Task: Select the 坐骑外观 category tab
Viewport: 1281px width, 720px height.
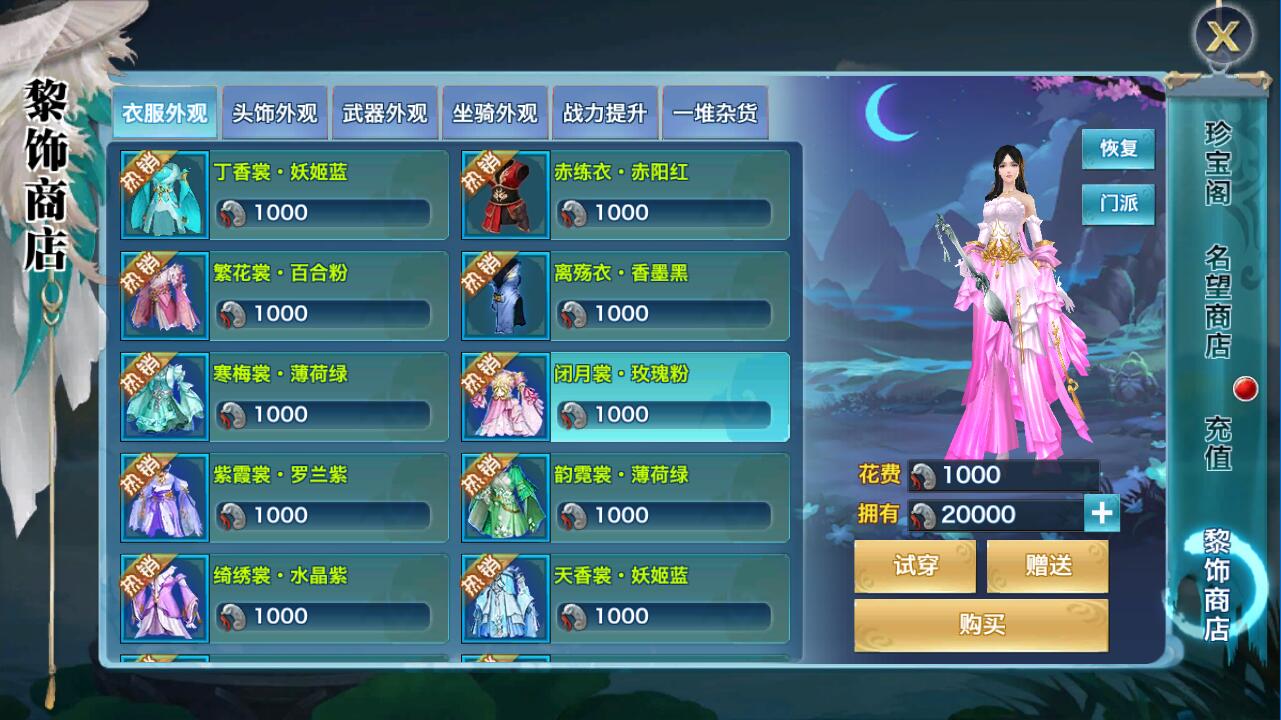Action: click(495, 113)
